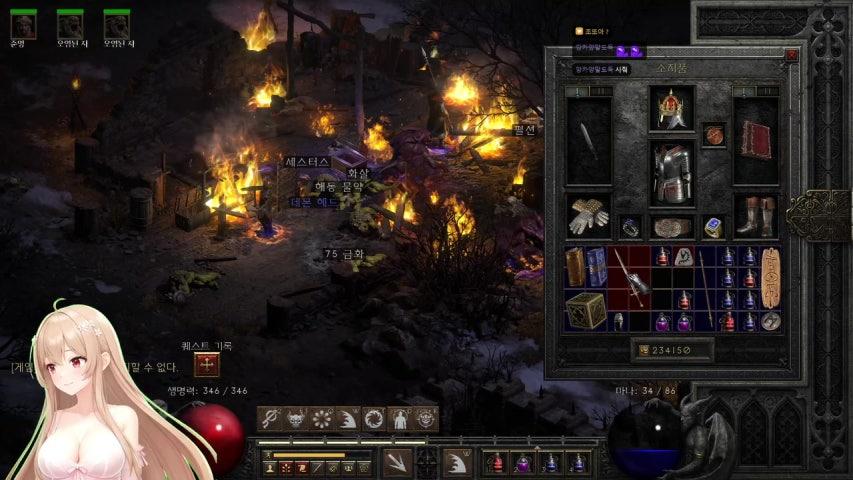
Task: Activate the demon skull skill icon
Action: tap(295, 418)
